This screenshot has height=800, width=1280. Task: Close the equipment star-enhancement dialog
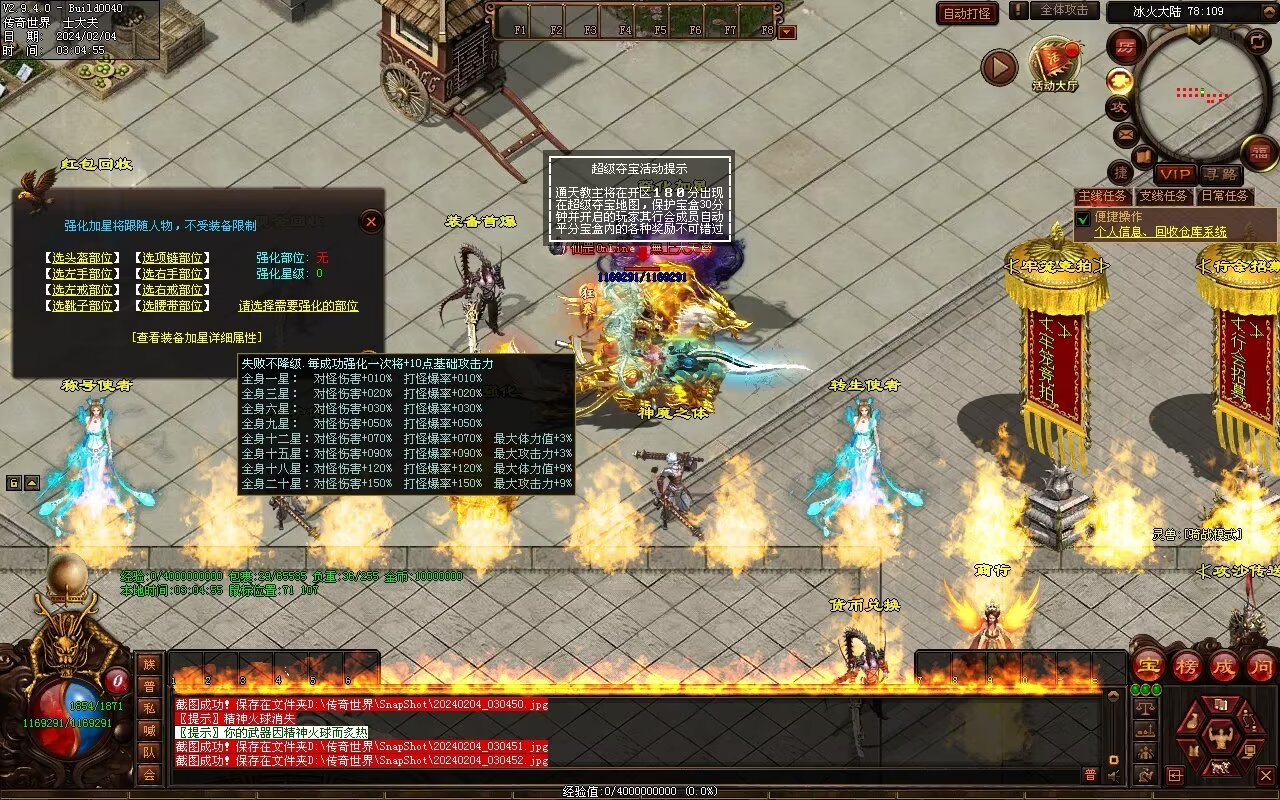pos(371,221)
